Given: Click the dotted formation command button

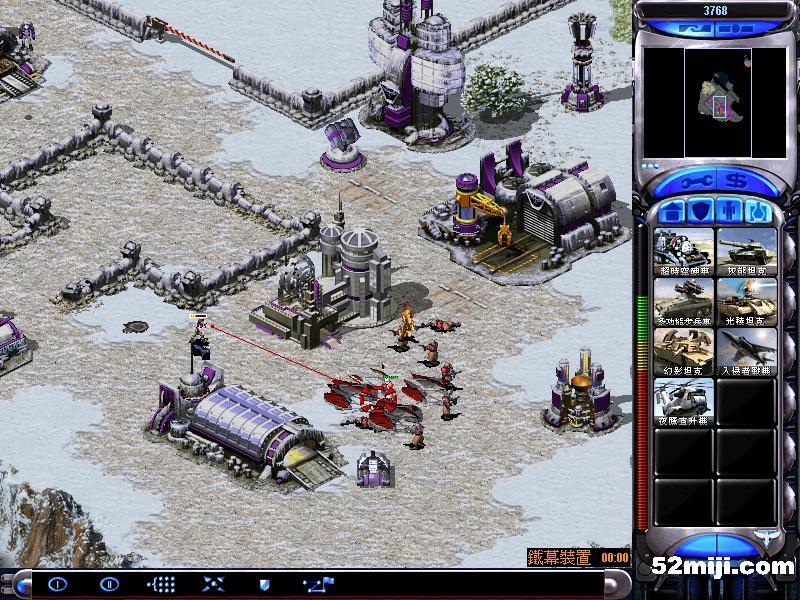Looking at the screenshot, I should (x=161, y=584).
